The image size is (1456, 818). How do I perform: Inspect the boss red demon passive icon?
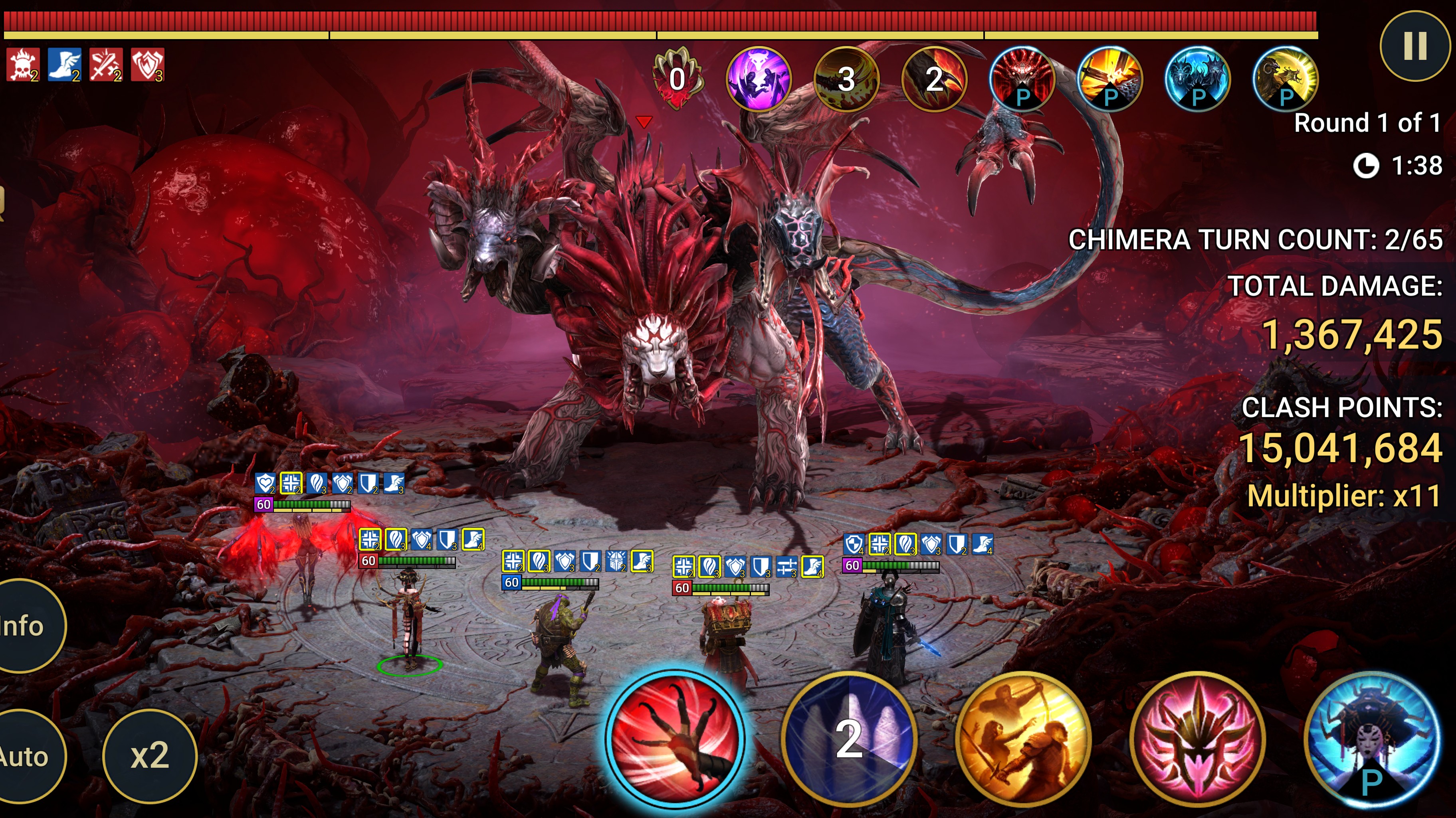pyautogui.click(x=1022, y=79)
